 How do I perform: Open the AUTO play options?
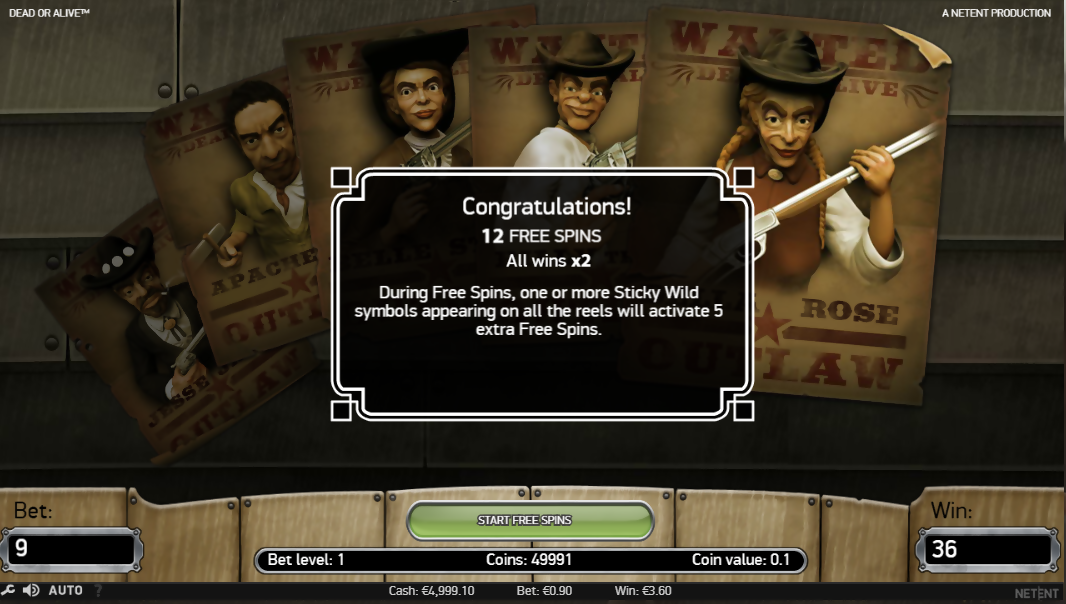click(66, 591)
